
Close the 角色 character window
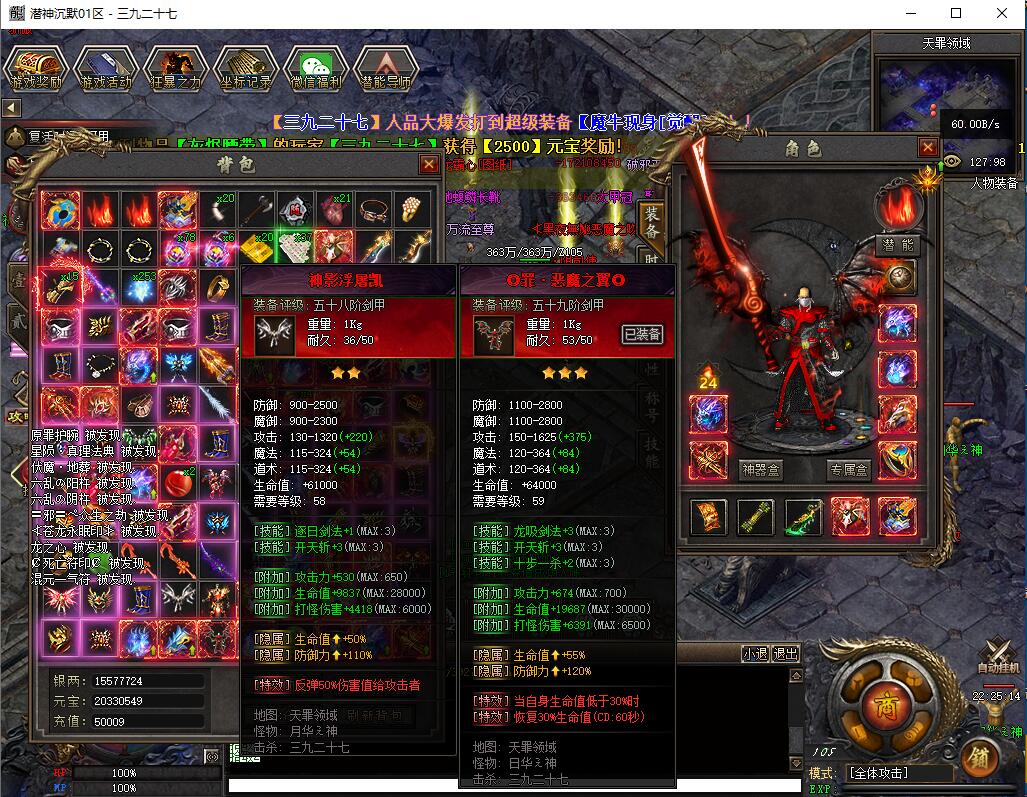(927, 148)
